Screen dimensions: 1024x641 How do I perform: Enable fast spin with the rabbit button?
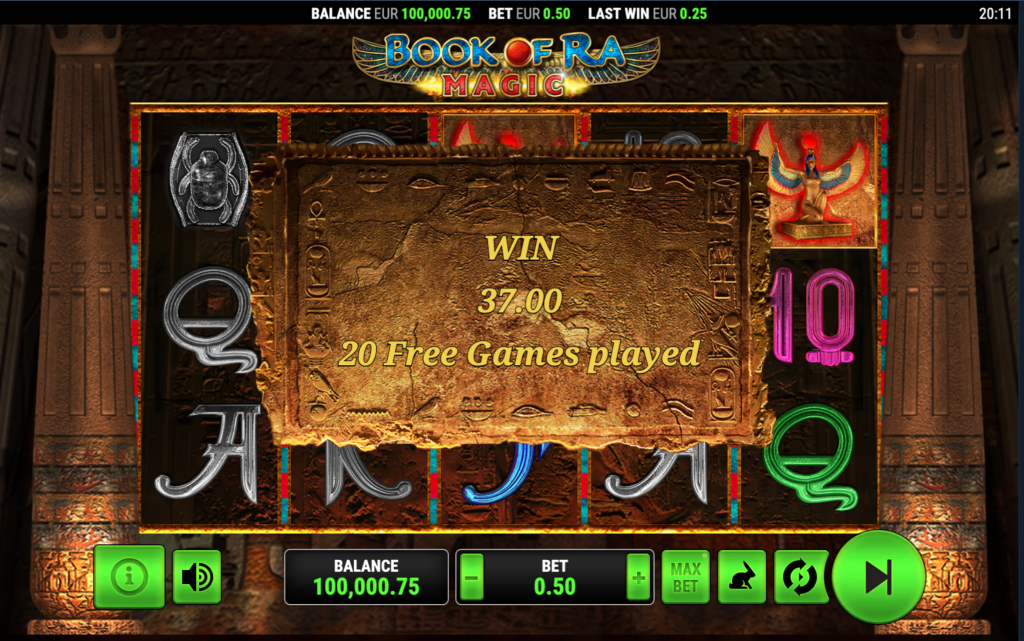[742, 578]
